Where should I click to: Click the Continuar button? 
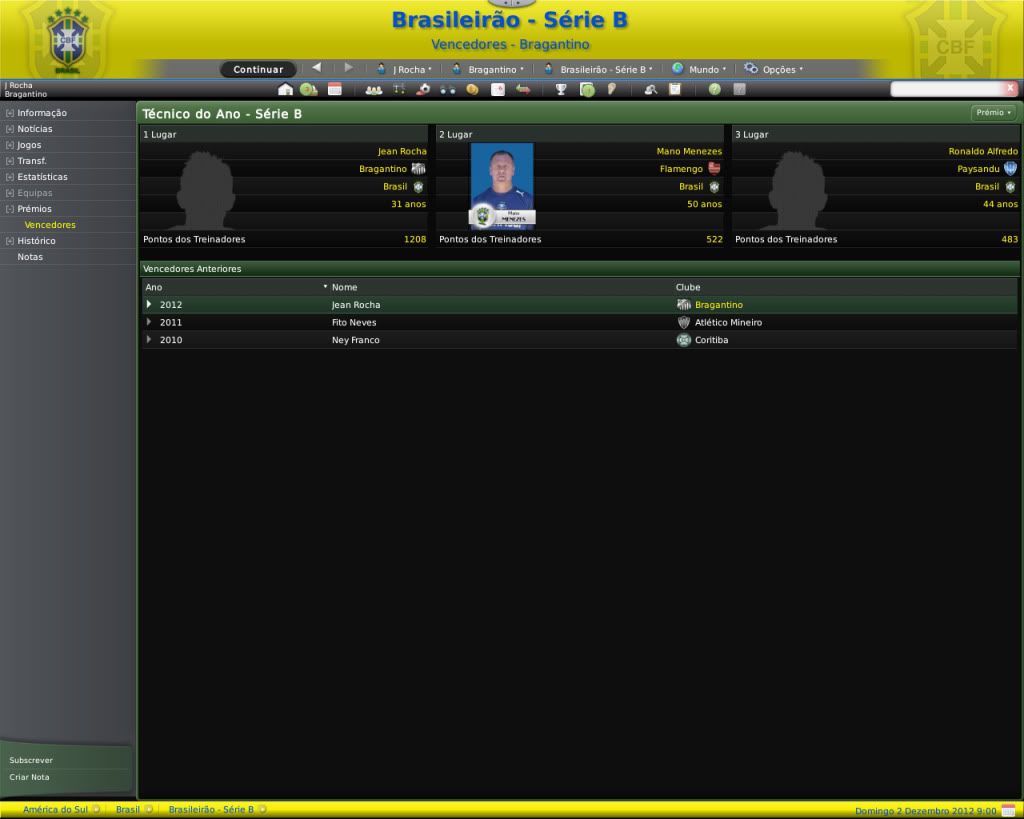[x=258, y=69]
